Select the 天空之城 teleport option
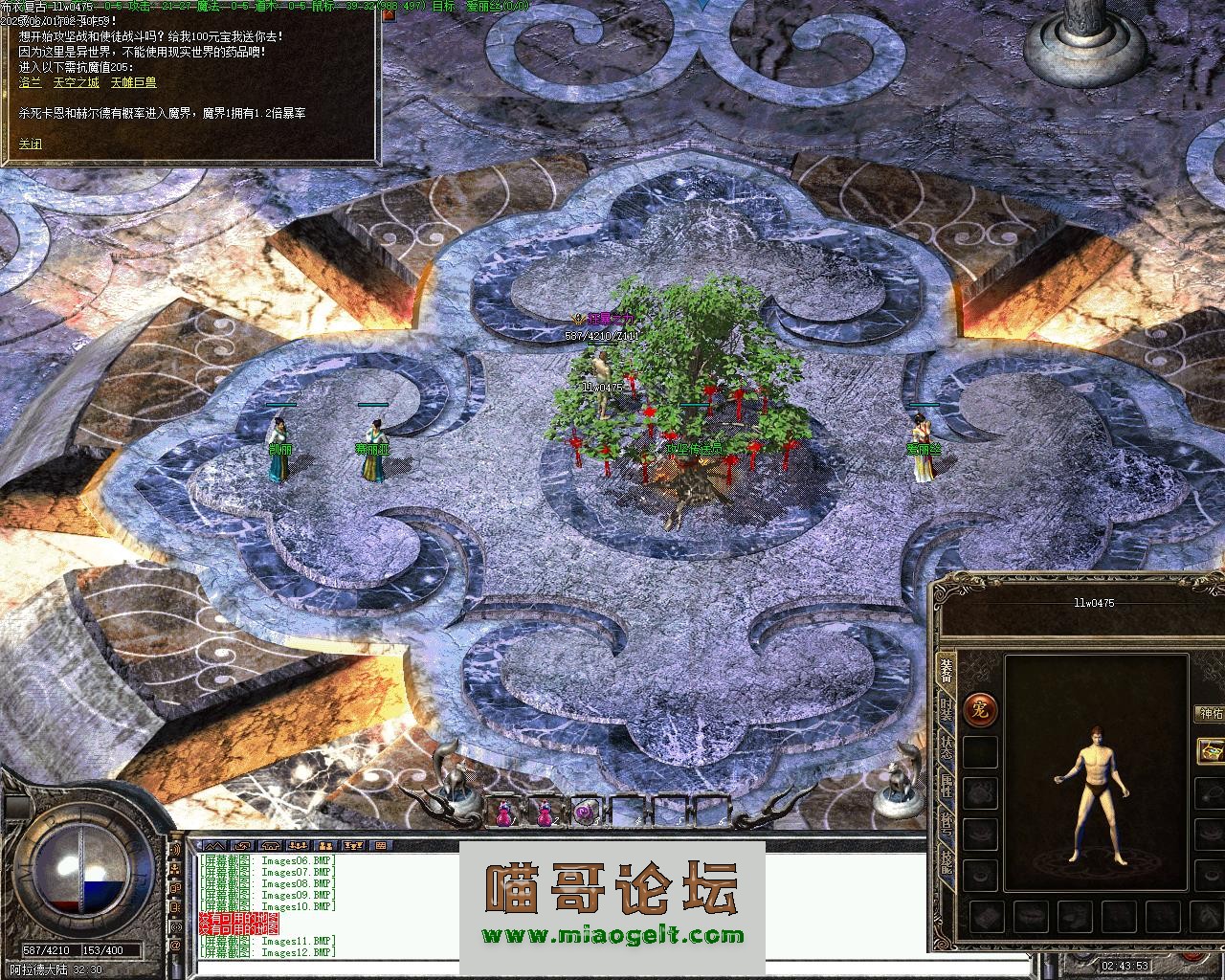The image size is (1225, 980). [77, 83]
